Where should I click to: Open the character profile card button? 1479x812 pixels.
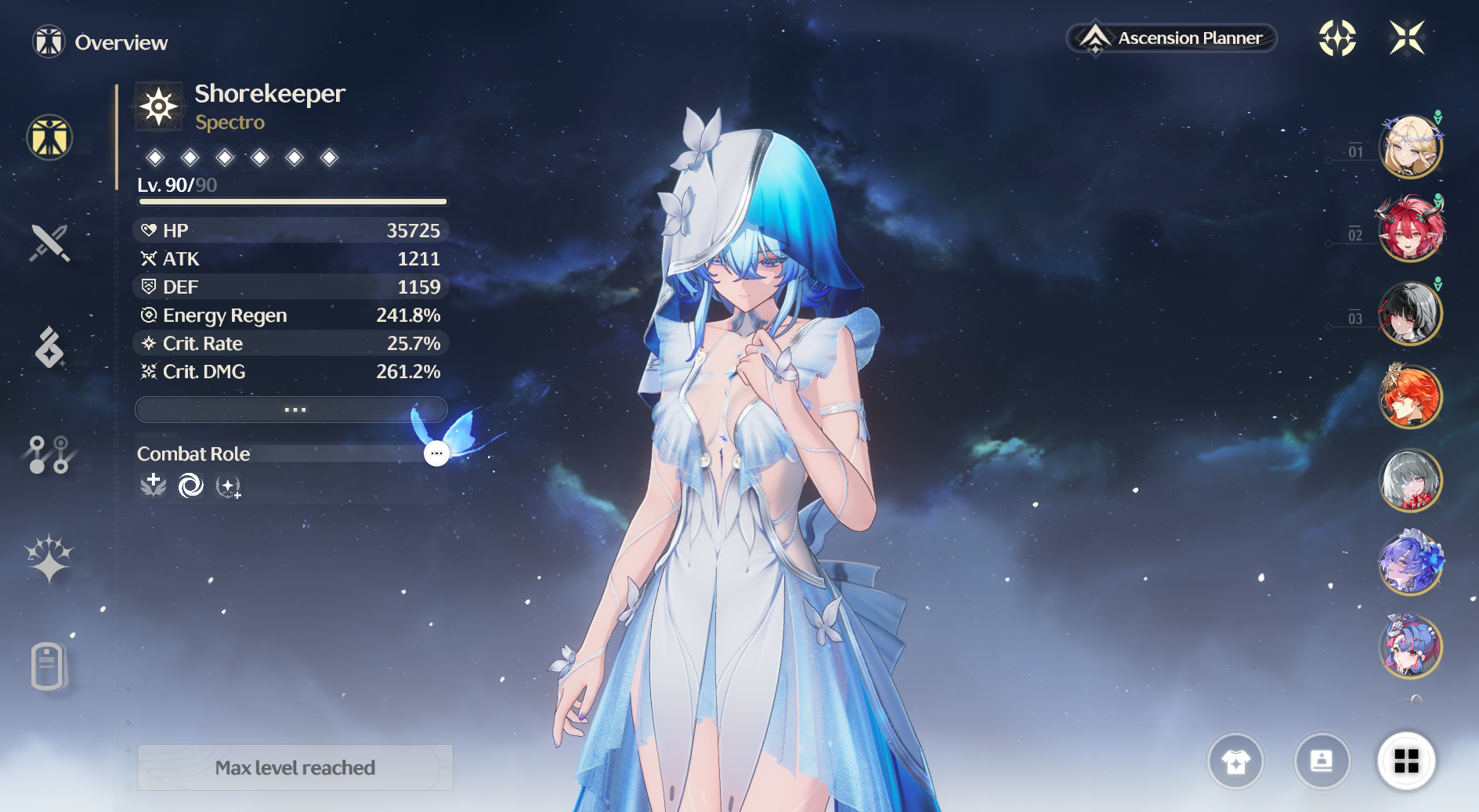click(1322, 761)
